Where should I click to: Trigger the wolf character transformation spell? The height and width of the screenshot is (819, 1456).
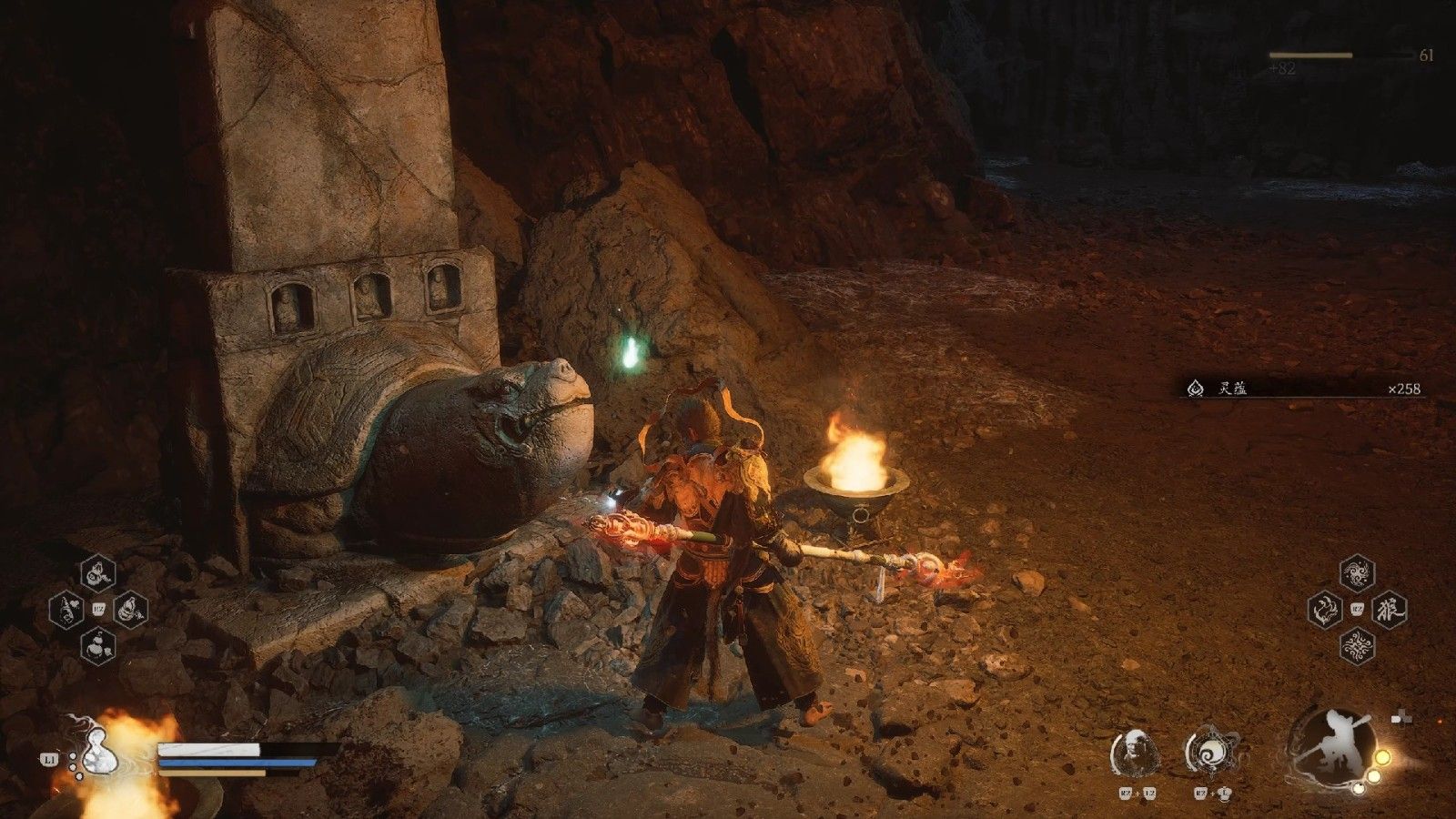pyautogui.click(x=1390, y=610)
